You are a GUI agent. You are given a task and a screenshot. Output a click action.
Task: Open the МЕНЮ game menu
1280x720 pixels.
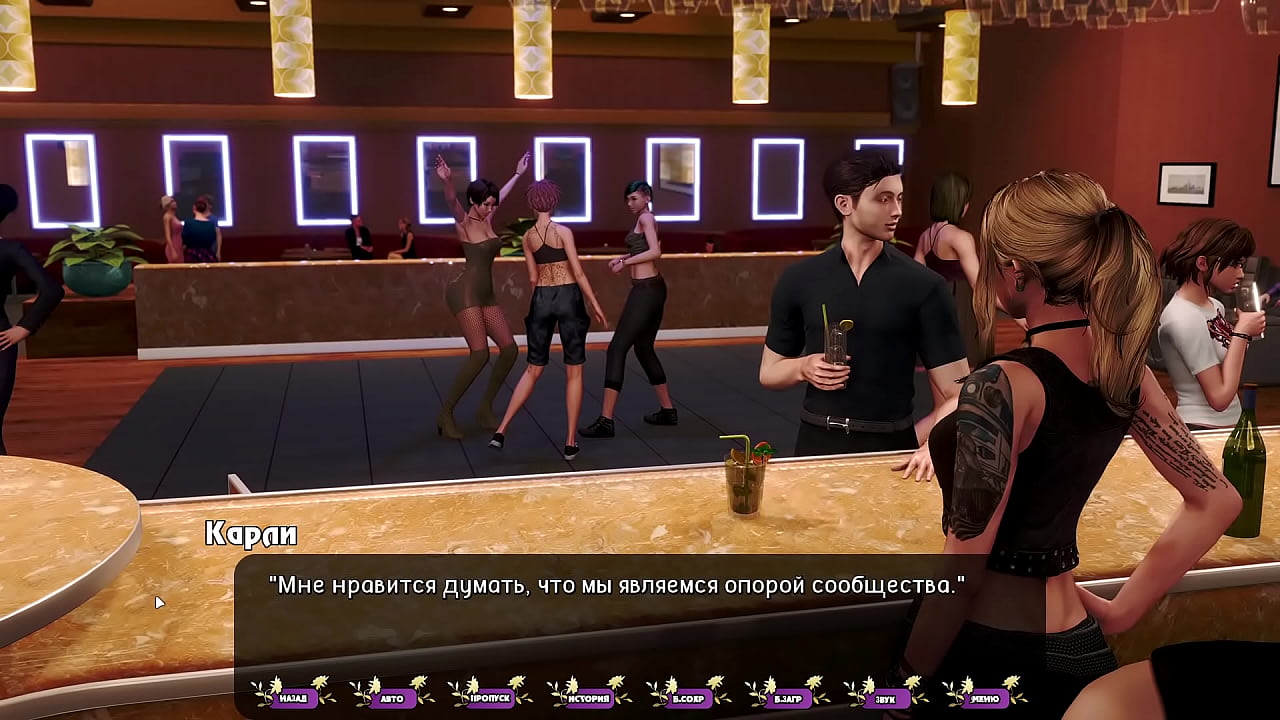click(984, 698)
